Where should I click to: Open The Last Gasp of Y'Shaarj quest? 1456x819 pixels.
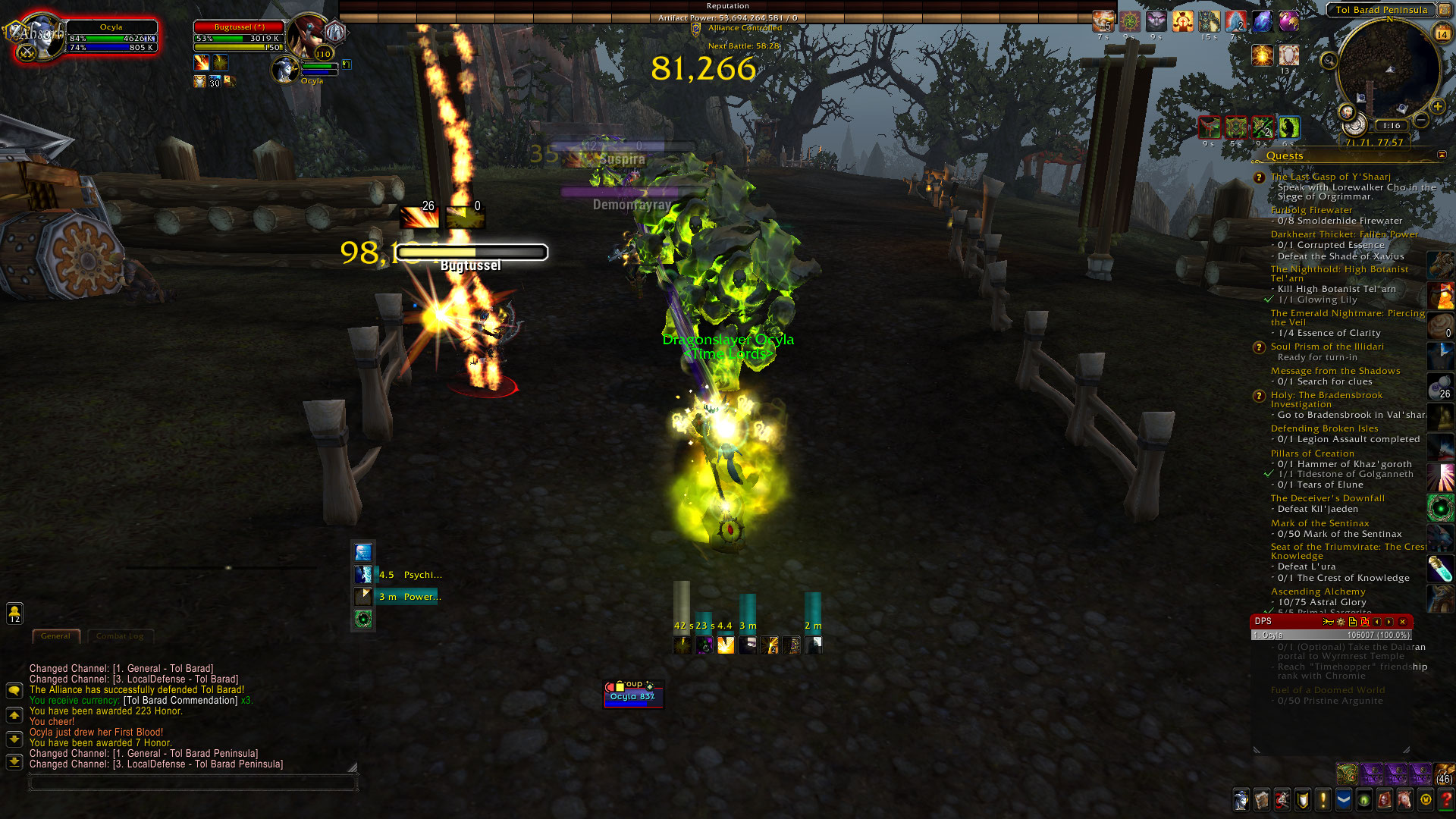pyautogui.click(x=1330, y=177)
